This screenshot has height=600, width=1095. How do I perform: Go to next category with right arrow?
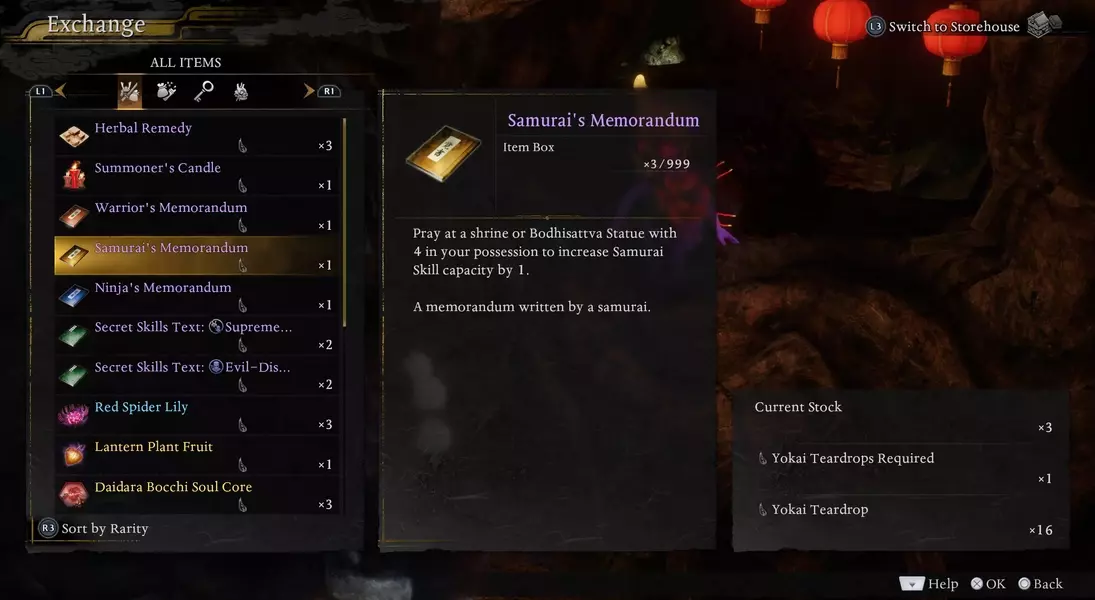tap(309, 91)
